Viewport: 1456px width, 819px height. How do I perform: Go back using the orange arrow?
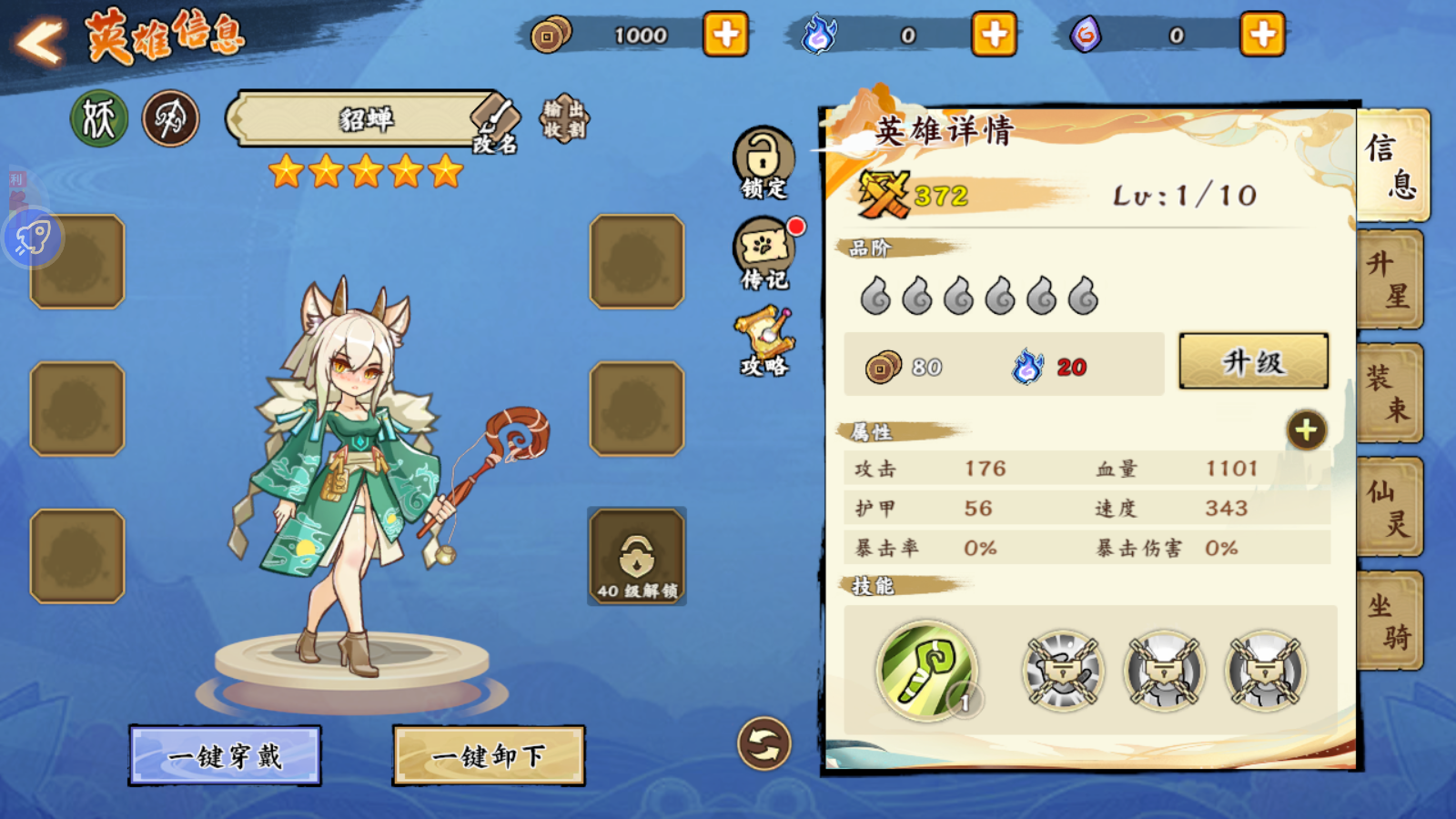point(40,40)
